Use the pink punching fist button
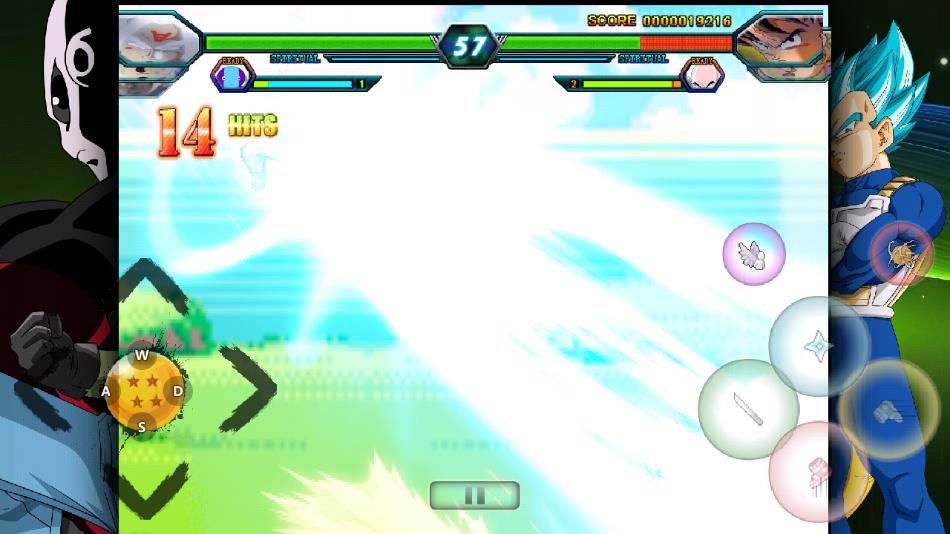 [819, 471]
